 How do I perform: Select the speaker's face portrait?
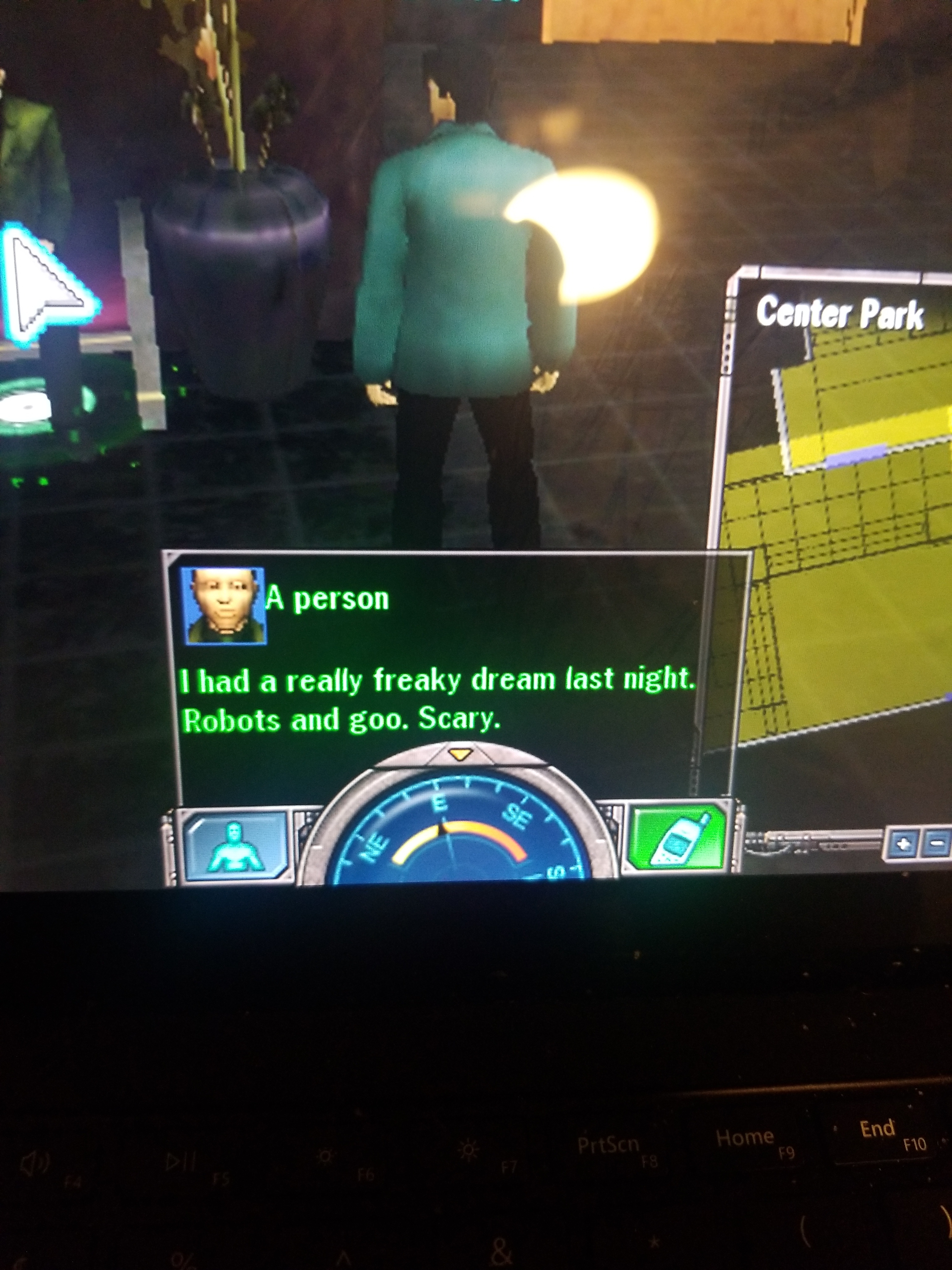coord(223,605)
